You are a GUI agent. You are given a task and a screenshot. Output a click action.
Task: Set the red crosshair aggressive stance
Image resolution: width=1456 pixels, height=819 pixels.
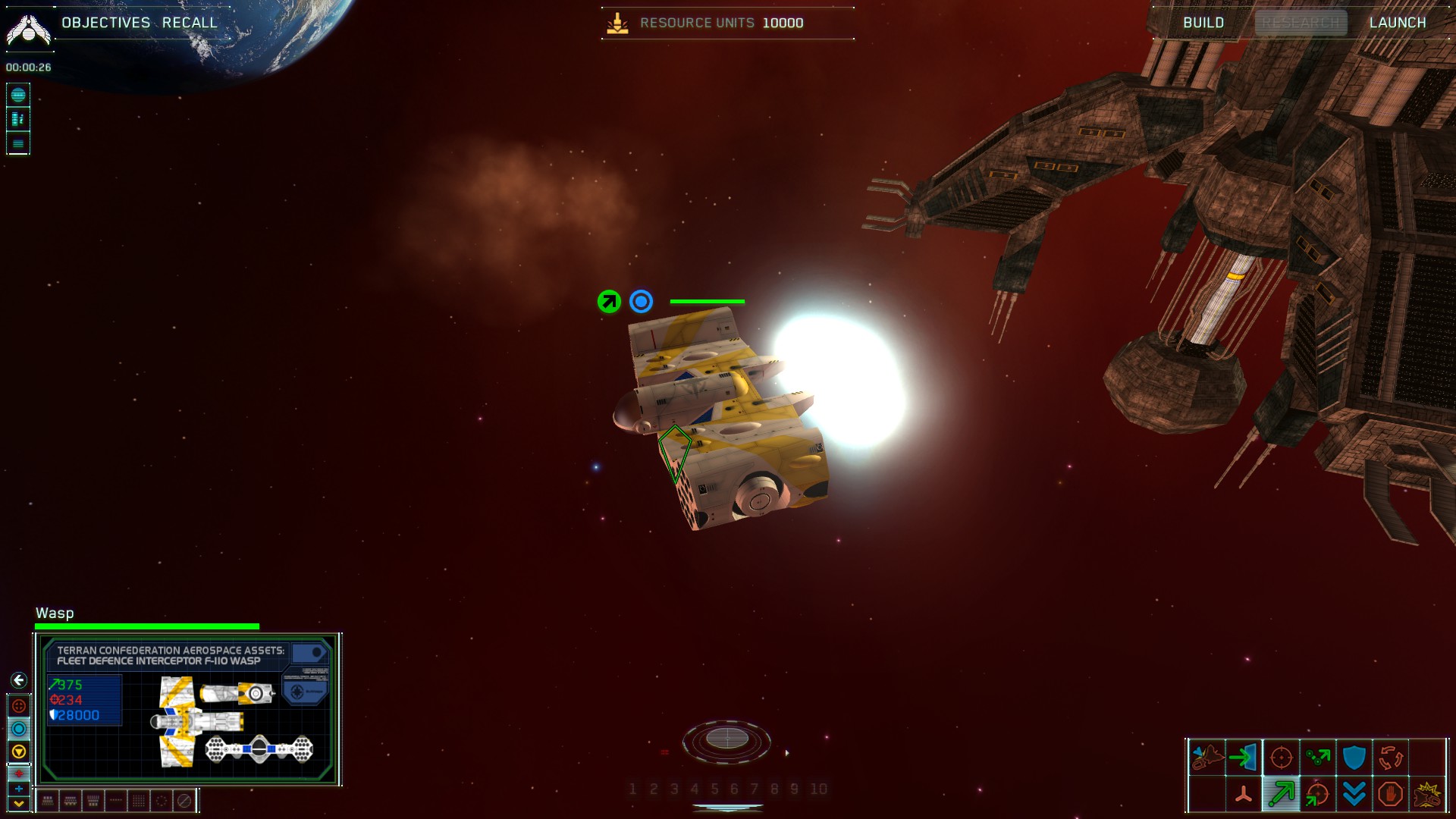click(19, 706)
